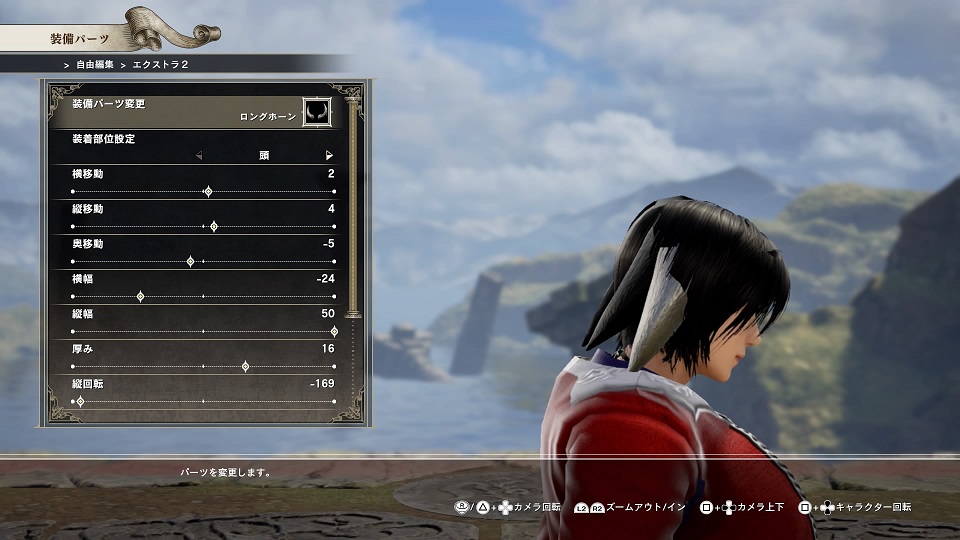The image size is (960, 540).
Task: Adjust the 厚み slider
Action: (246, 366)
